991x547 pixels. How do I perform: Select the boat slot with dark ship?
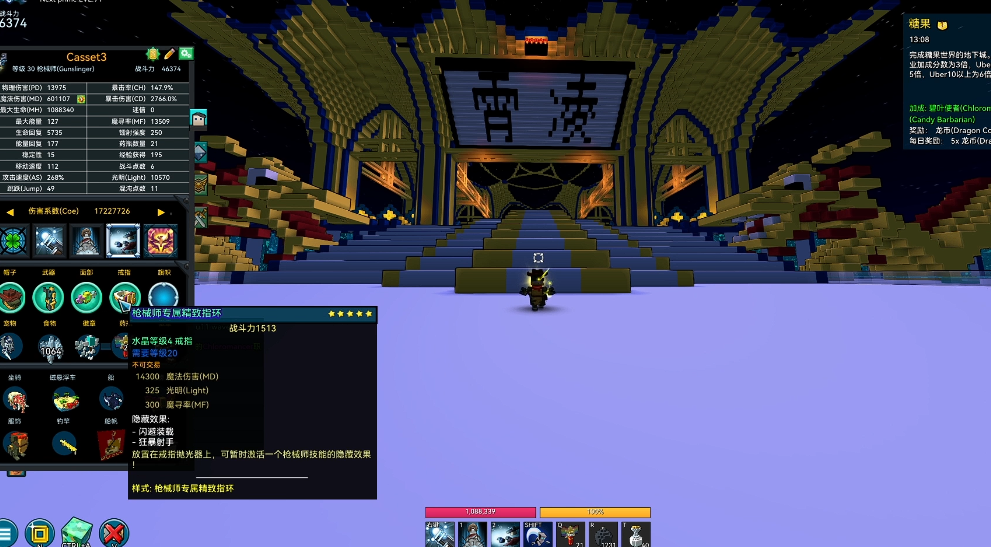[113, 399]
